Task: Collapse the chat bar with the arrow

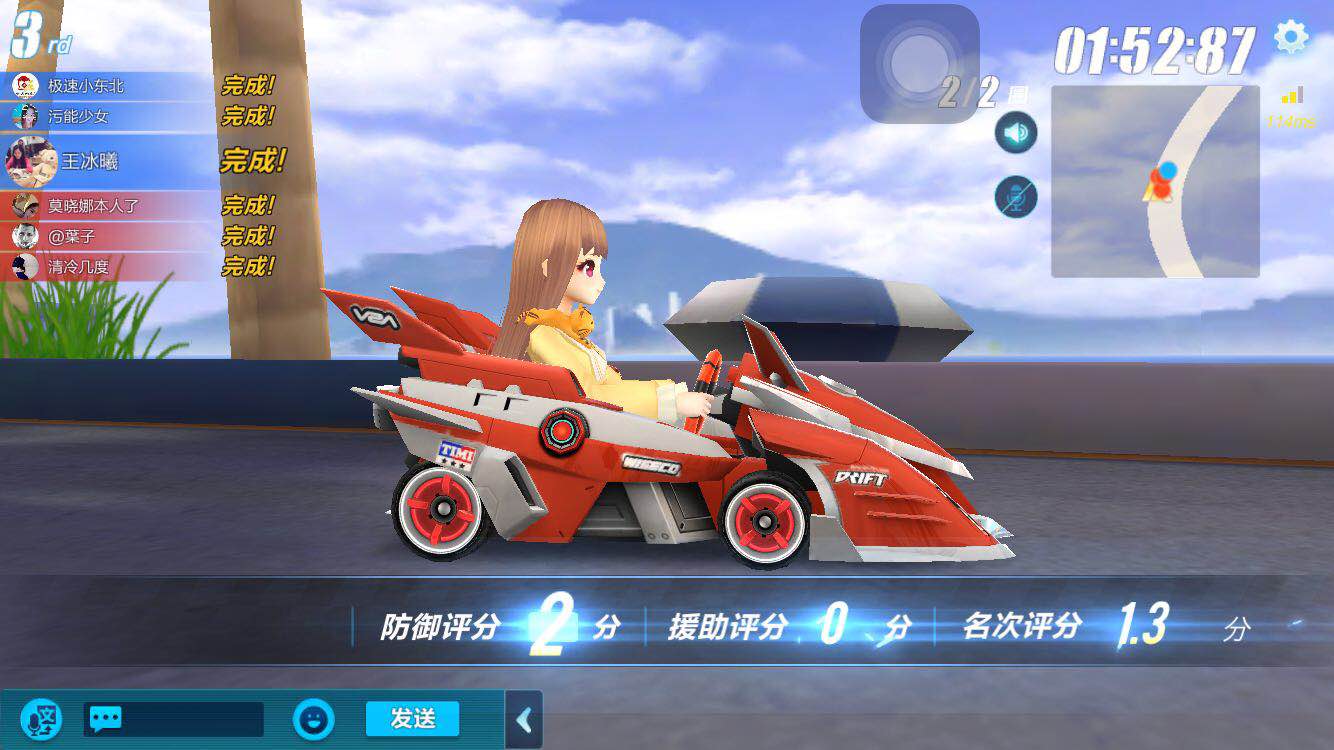Action: coord(523,720)
